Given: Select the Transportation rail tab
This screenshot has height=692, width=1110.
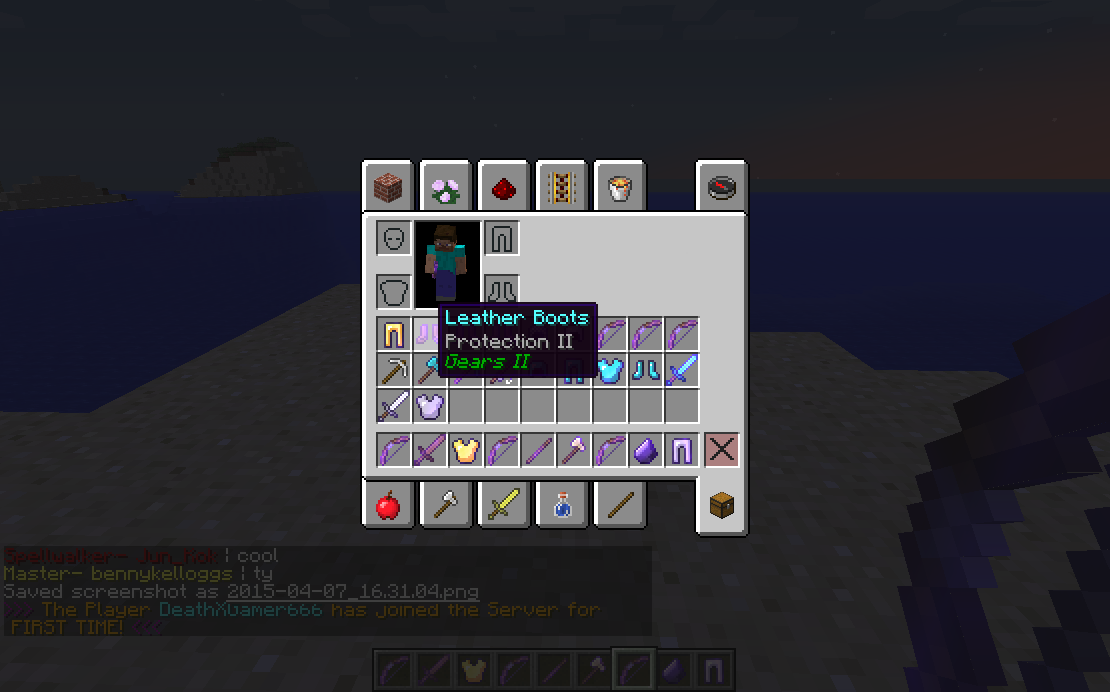Looking at the screenshot, I should (561, 187).
